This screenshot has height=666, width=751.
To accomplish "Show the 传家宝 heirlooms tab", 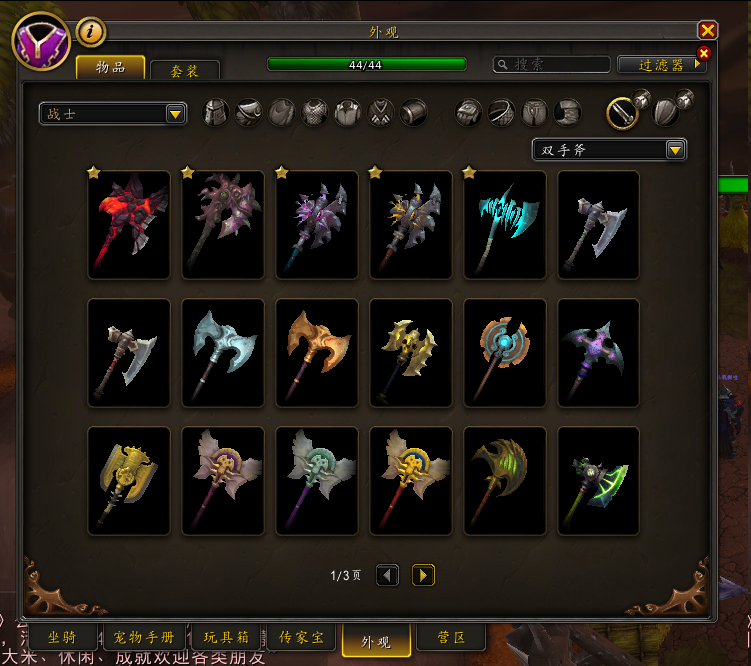I will coord(300,637).
